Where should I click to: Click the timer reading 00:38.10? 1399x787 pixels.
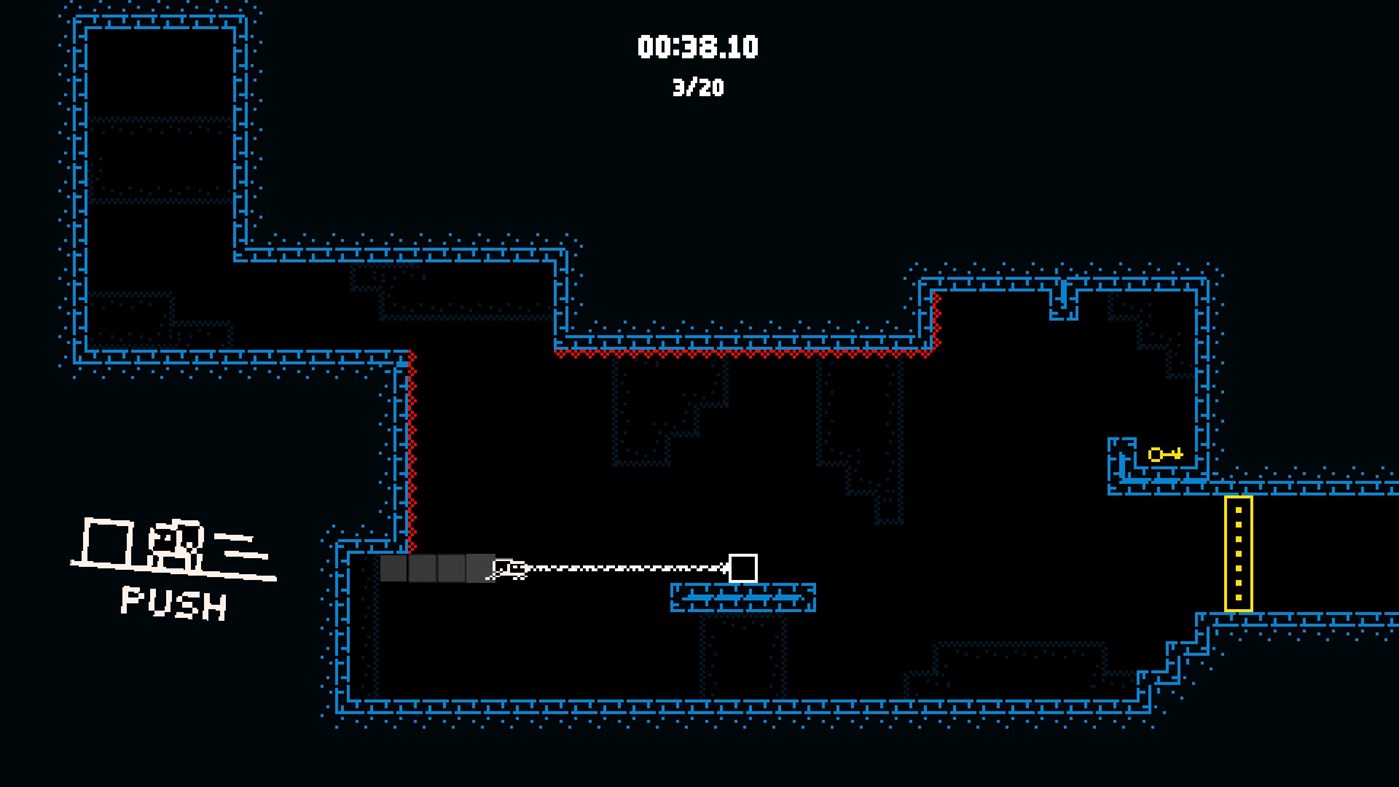698,47
